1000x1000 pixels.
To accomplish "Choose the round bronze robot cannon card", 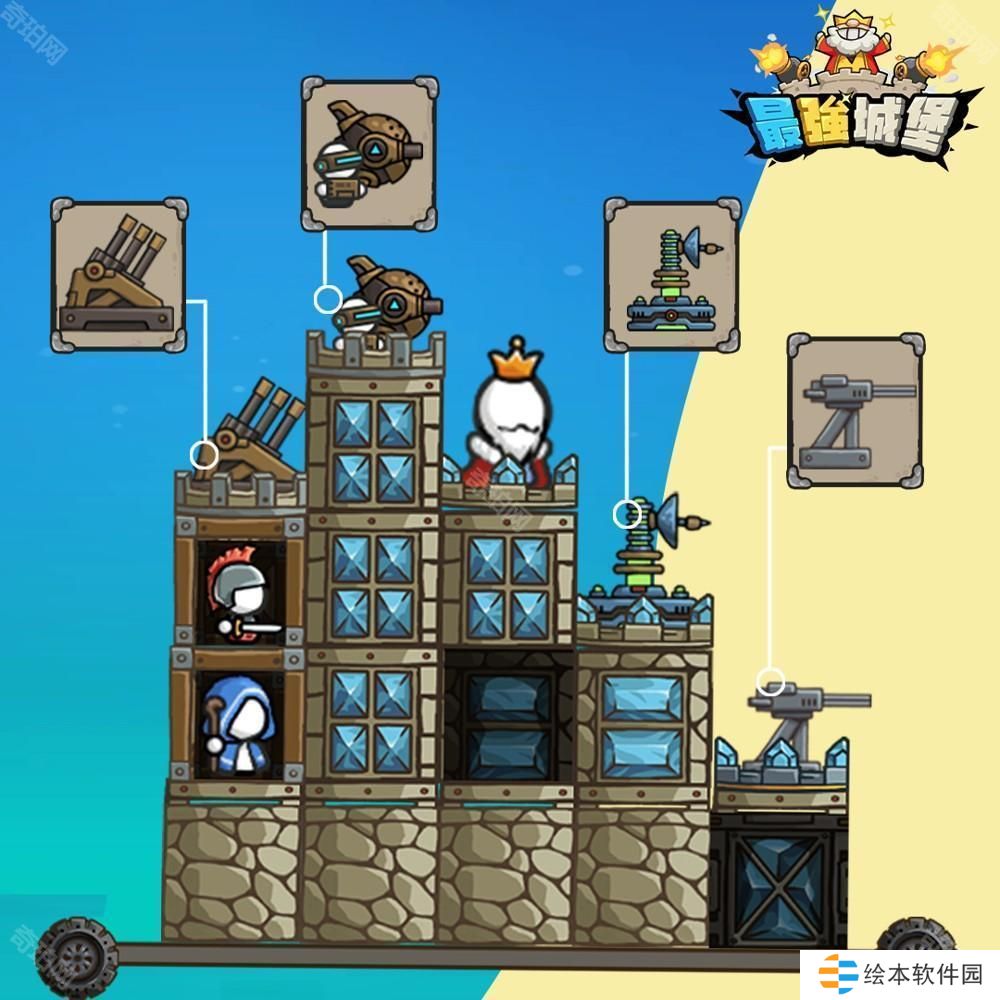I will (369, 154).
